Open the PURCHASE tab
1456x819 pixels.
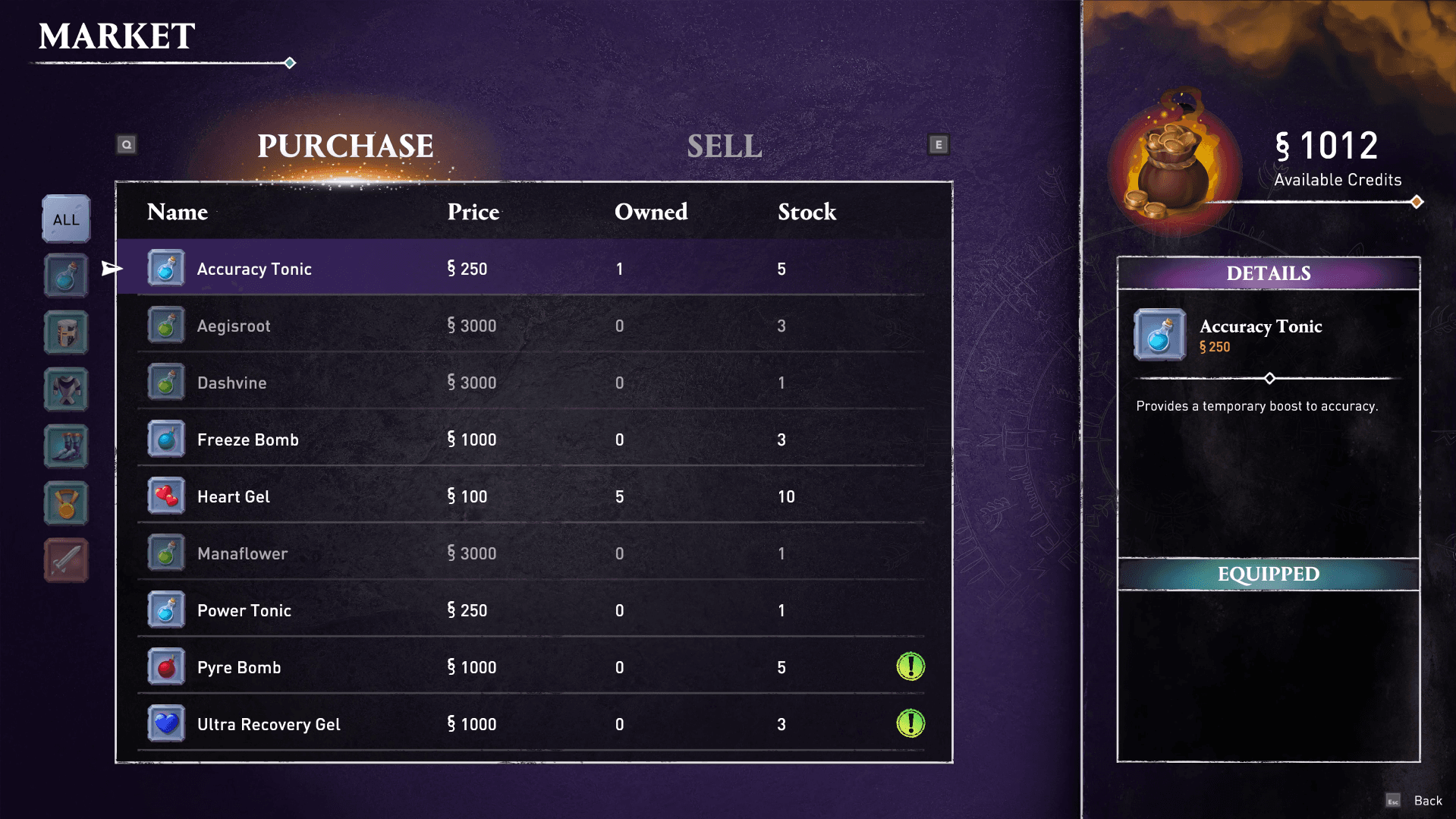[345, 146]
